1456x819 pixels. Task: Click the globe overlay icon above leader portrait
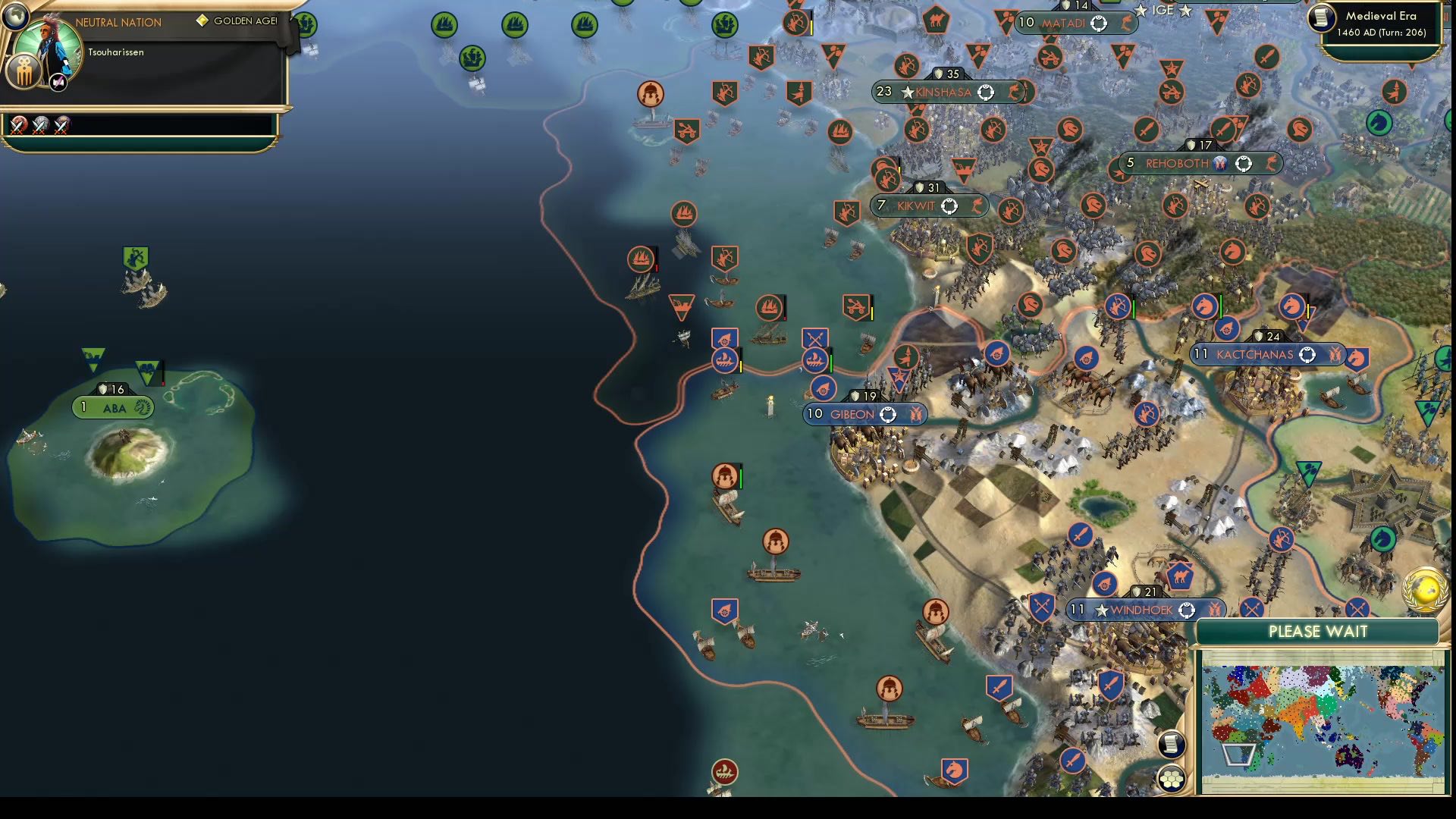pos(15,17)
